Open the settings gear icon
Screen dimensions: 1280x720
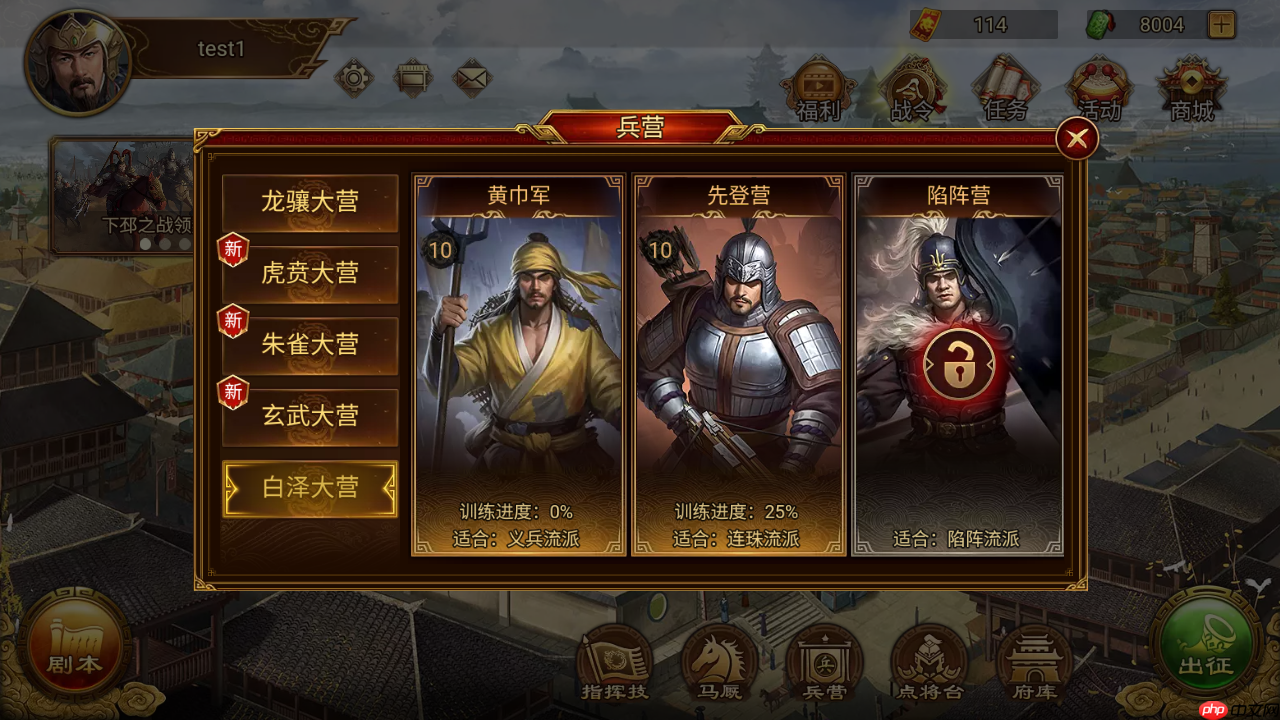pos(352,76)
